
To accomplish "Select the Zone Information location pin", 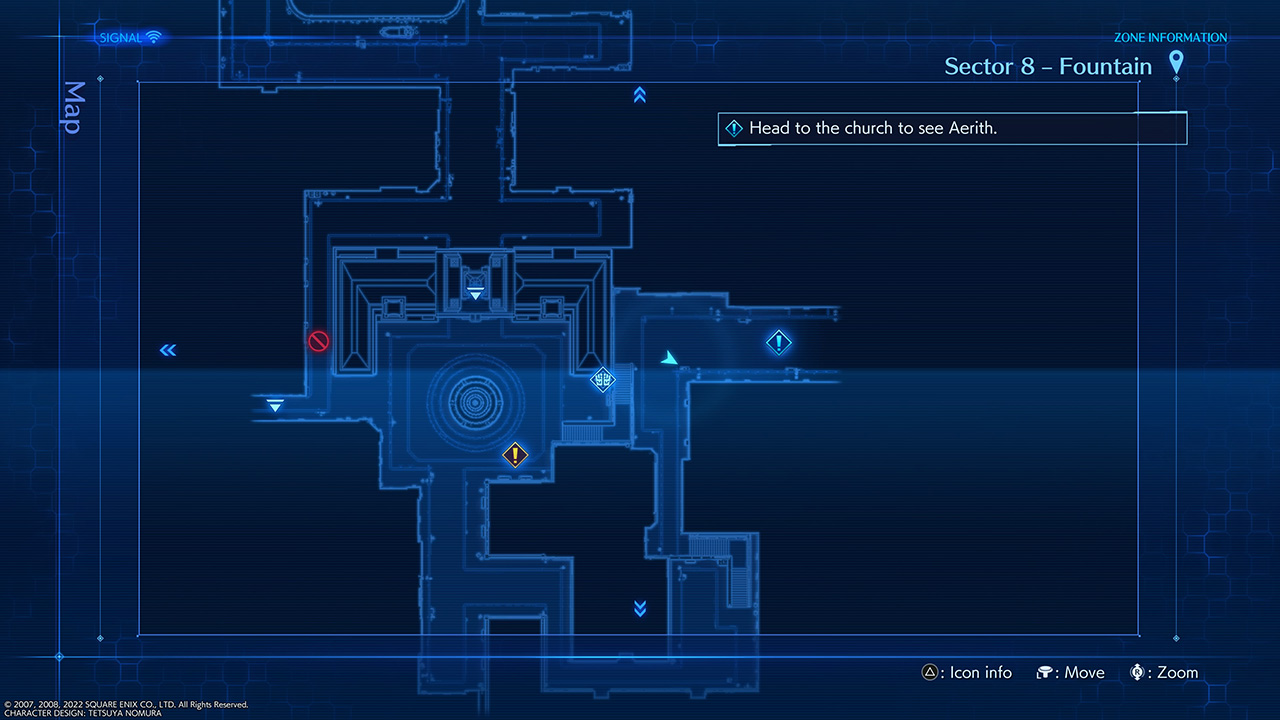I will 1176,63.
